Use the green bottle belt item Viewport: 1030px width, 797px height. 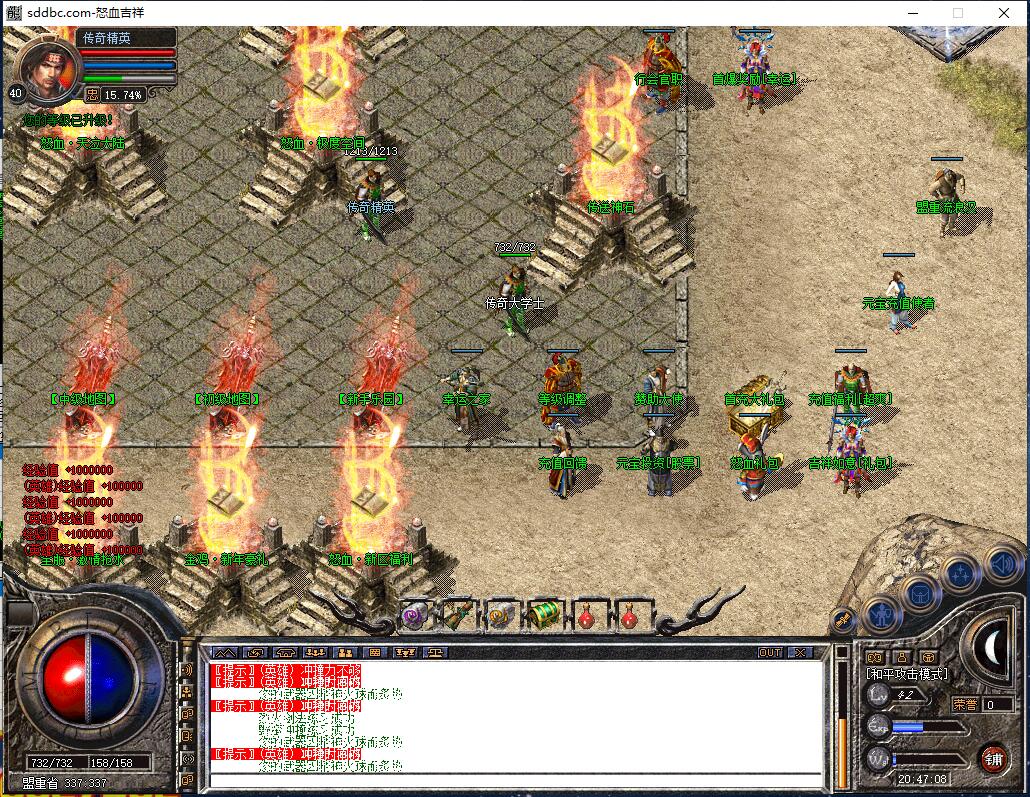(458, 616)
